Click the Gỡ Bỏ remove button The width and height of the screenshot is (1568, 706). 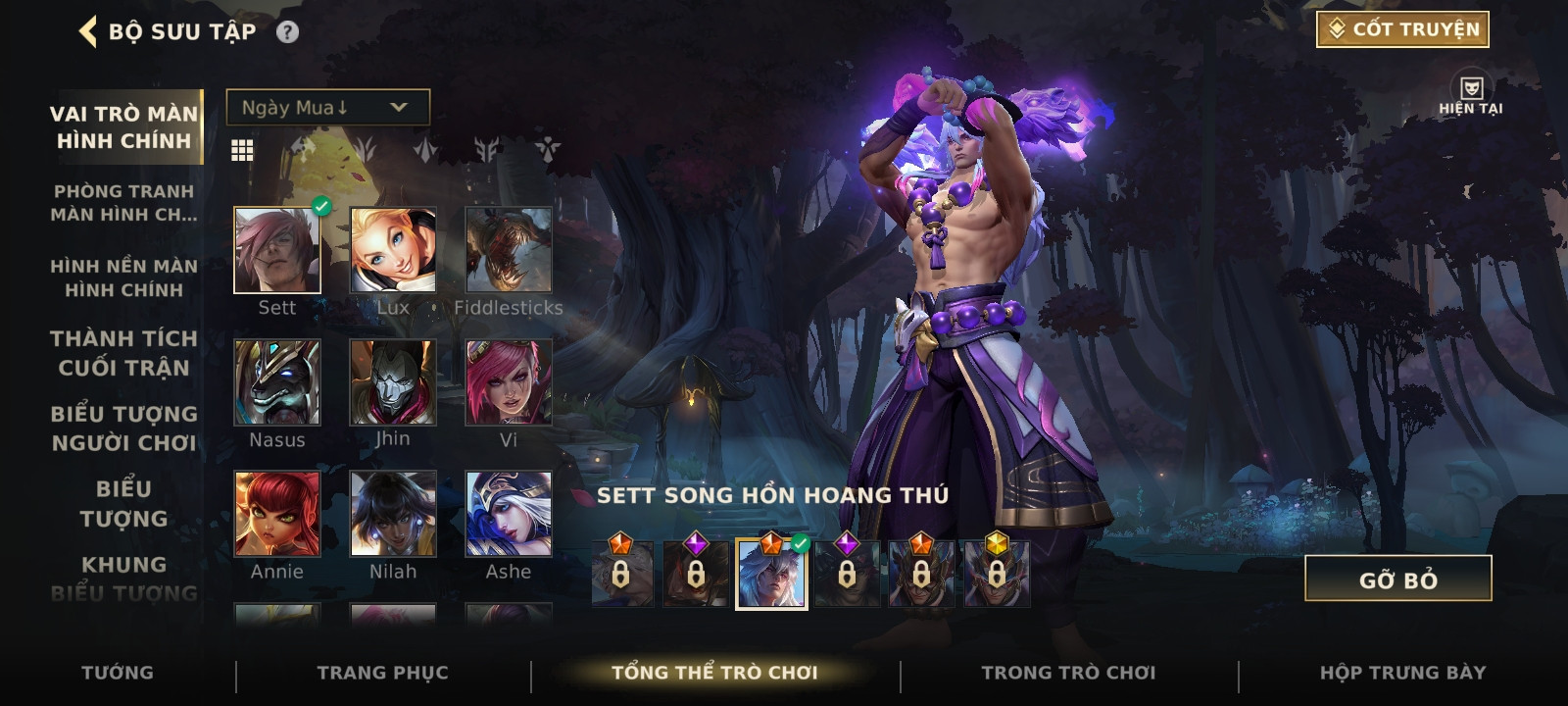(x=1397, y=579)
